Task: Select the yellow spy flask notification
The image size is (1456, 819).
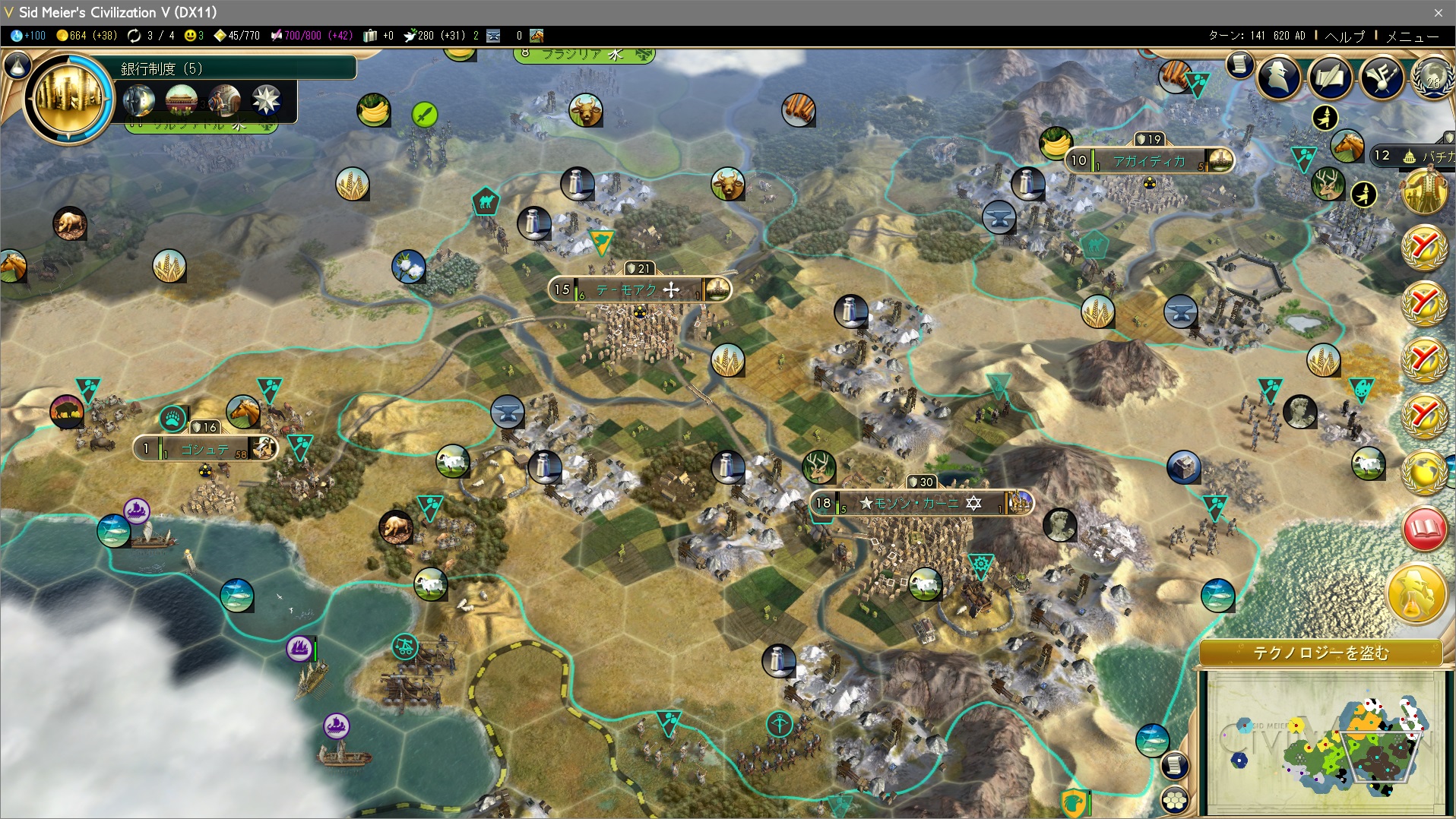Action: click(1416, 593)
